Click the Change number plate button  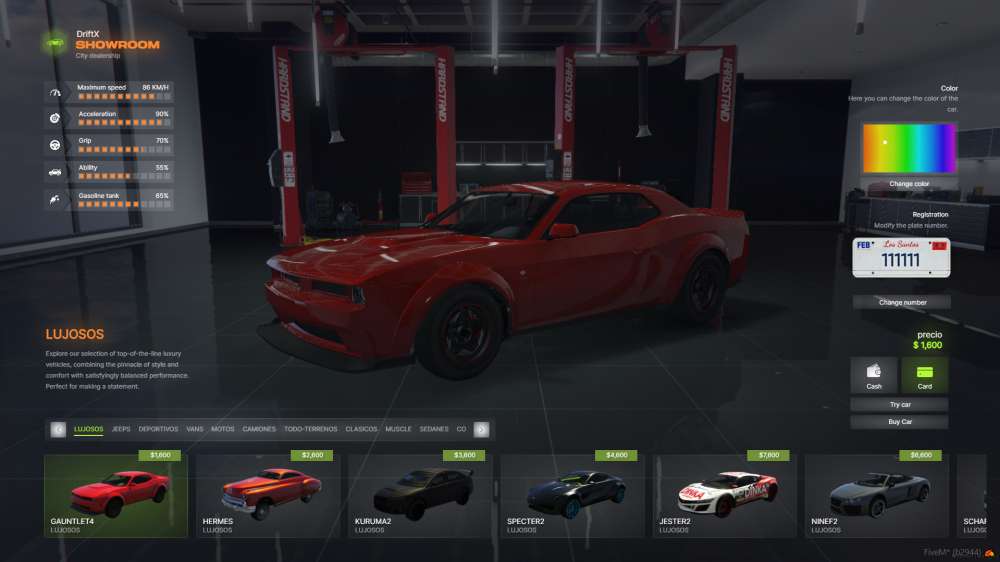pos(901,302)
